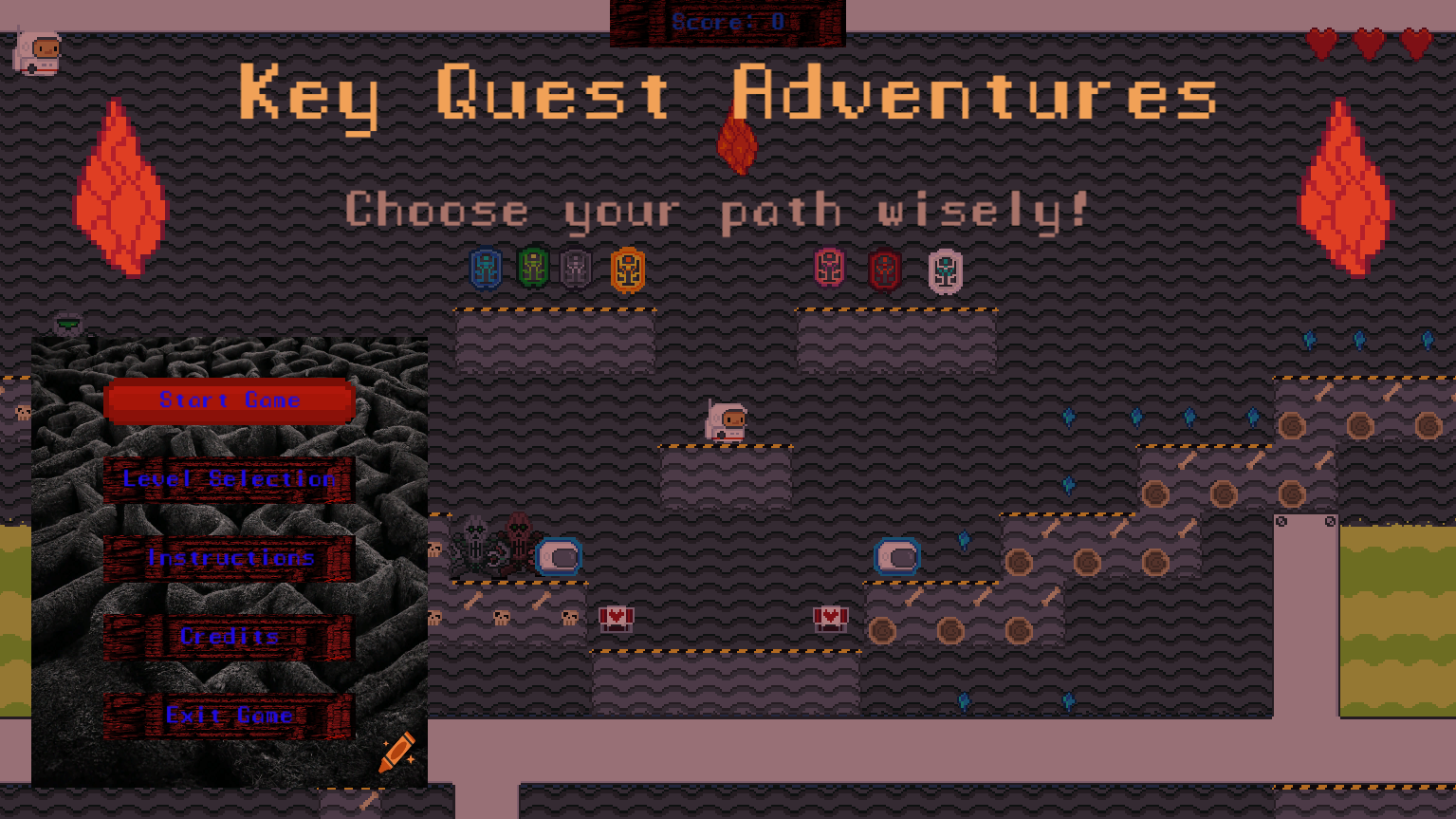Select the dark red key icon
The image size is (1456, 819).
tap(882, 269)
